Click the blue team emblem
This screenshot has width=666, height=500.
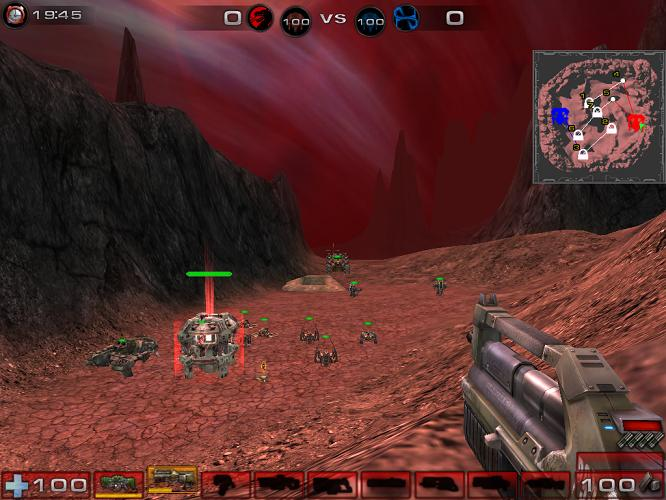click(x=406, y=18)
